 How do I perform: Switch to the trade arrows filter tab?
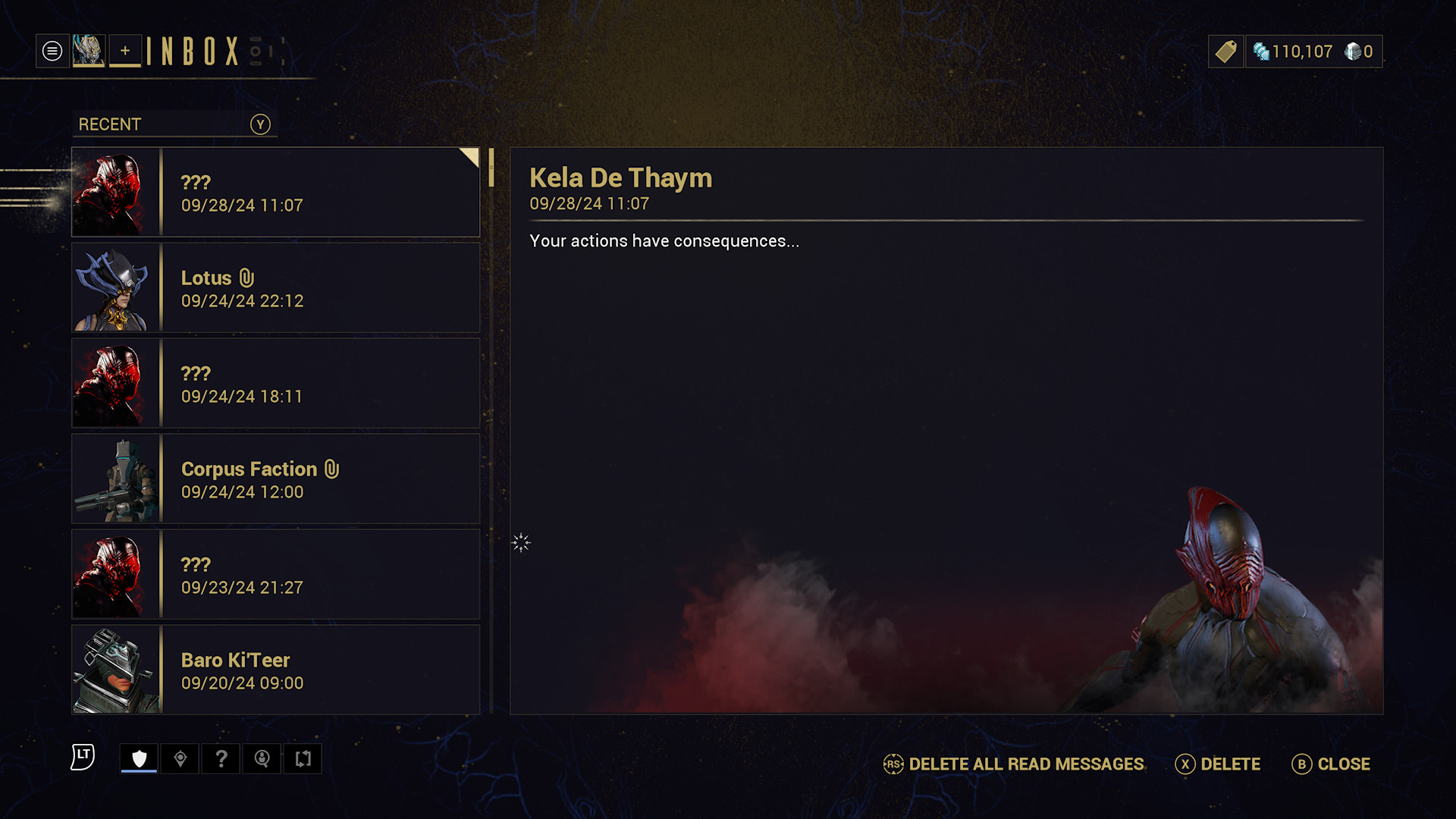click(x=303, y=758)
